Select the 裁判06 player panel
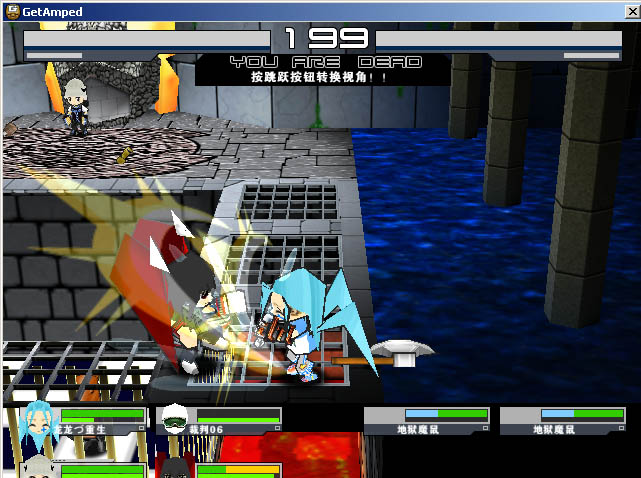Viewport: 641px width, 478px height. pos(219,419)
